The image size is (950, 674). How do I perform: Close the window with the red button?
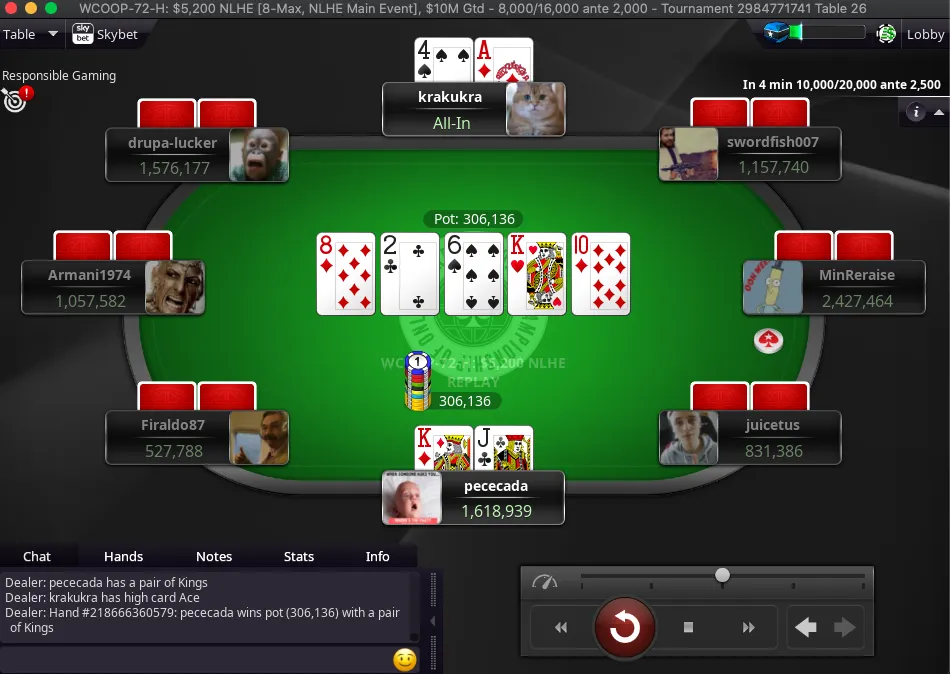pyautogui.click(x=12, y=8)
